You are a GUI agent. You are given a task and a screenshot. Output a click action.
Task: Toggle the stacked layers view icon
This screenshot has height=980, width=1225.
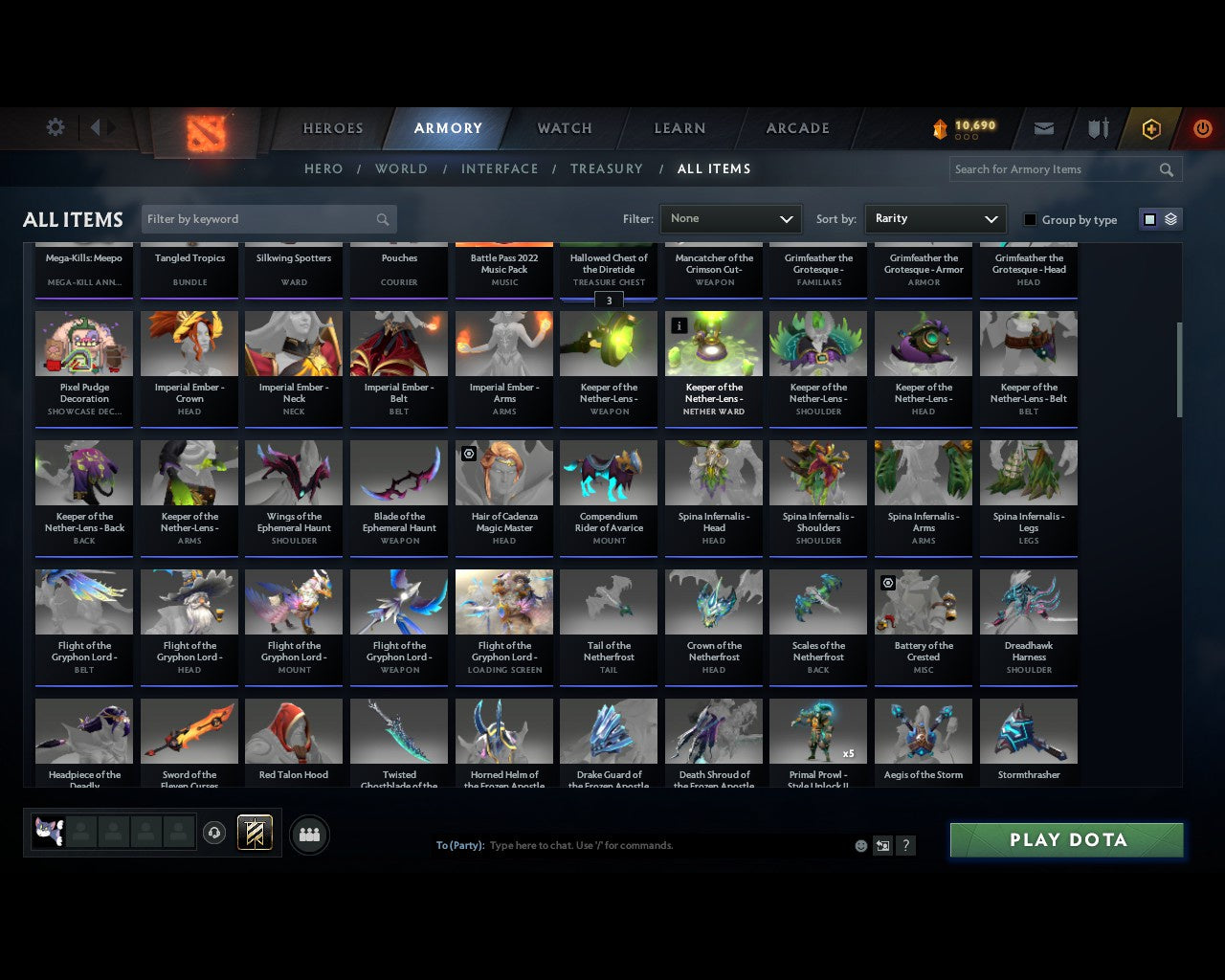(x=1169, y=218)
